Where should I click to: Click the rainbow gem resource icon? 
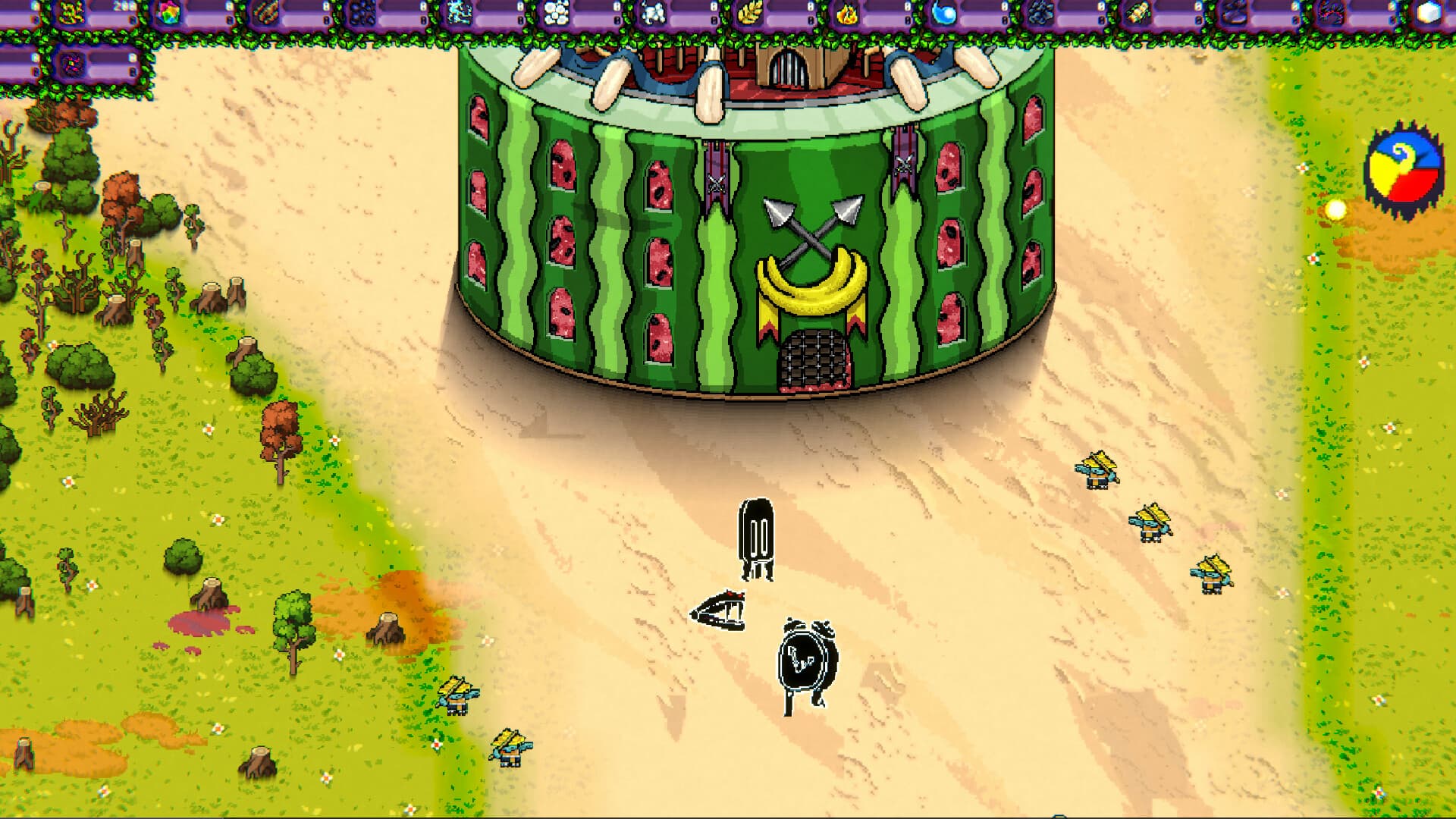(167, 11)
